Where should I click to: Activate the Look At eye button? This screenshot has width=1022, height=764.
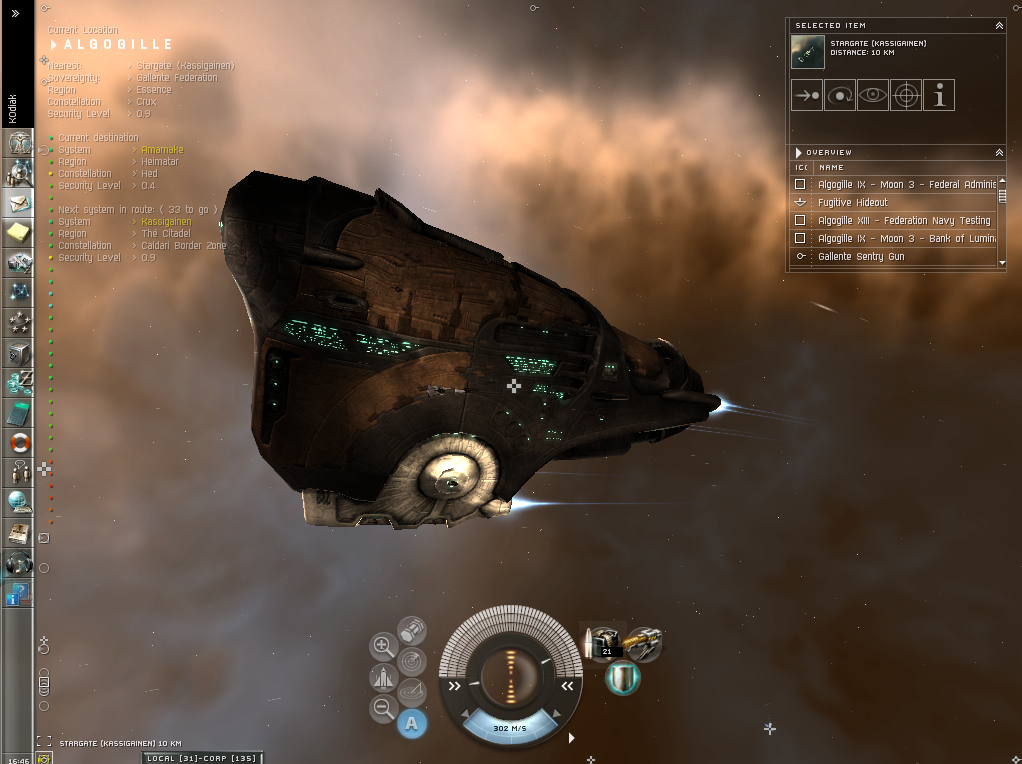point(873,95)
